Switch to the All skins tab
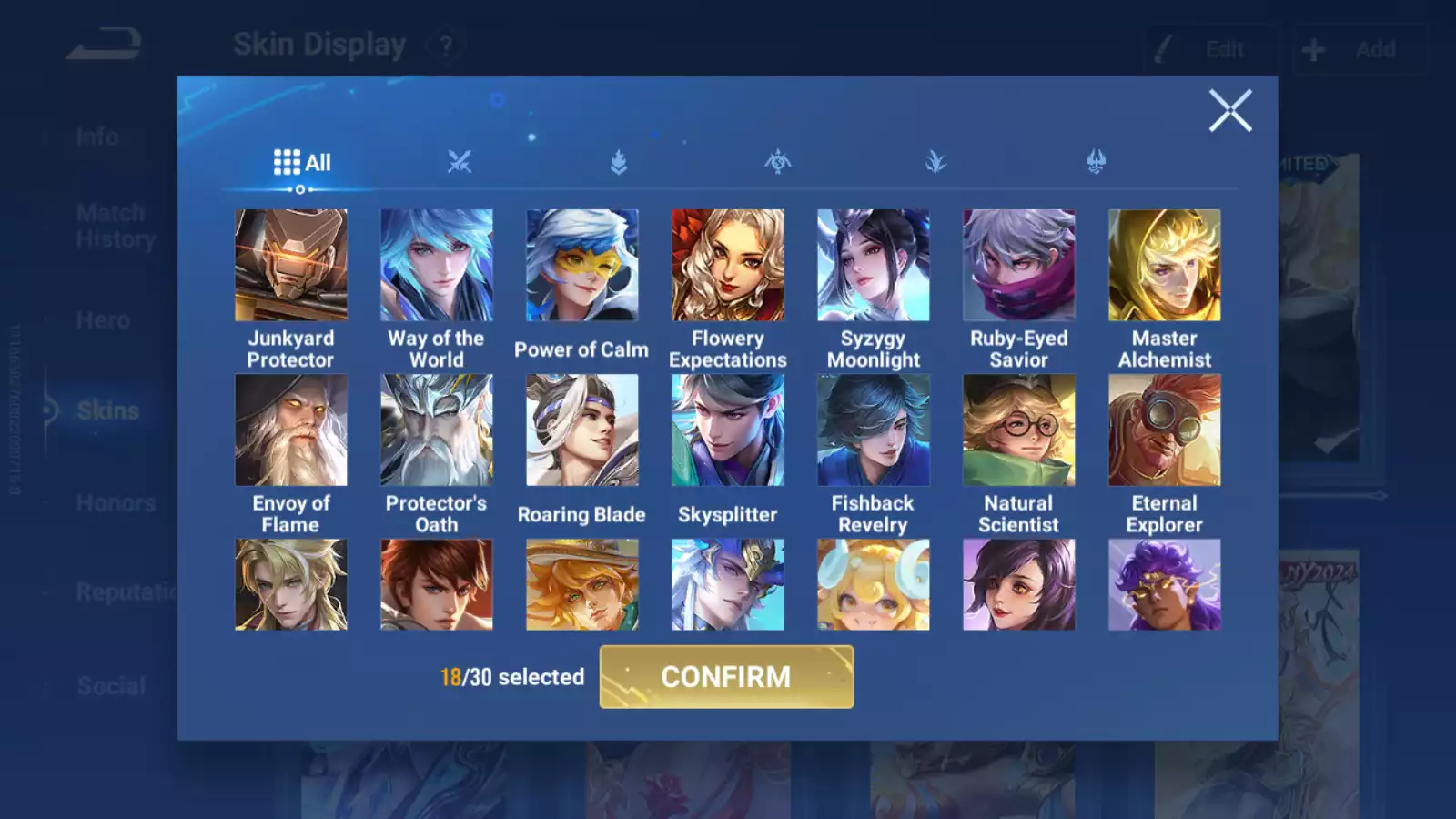 [302, 163]
